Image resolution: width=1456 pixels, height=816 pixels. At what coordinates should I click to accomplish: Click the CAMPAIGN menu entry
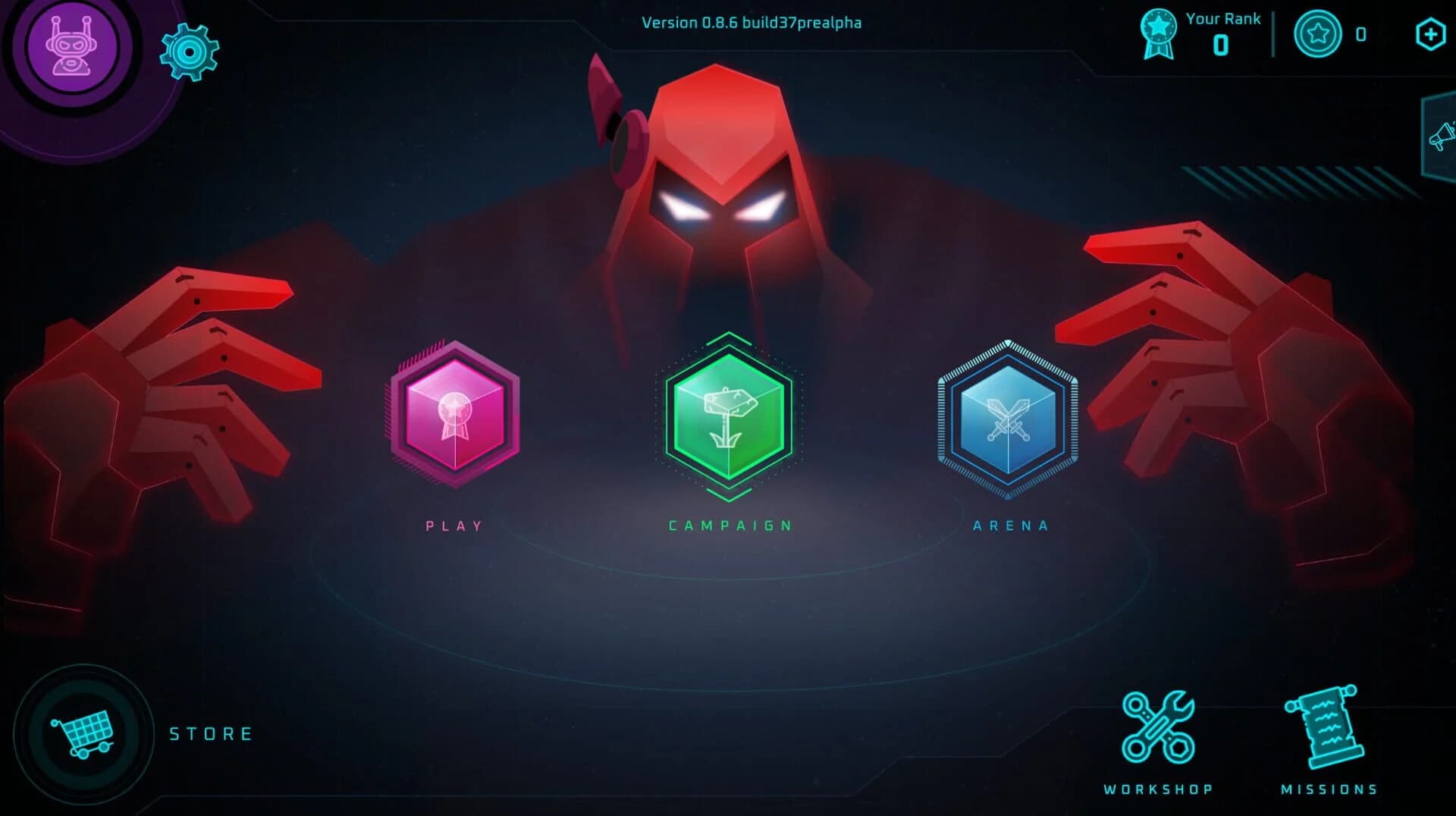pyautogui.click(x=729, y=524)
